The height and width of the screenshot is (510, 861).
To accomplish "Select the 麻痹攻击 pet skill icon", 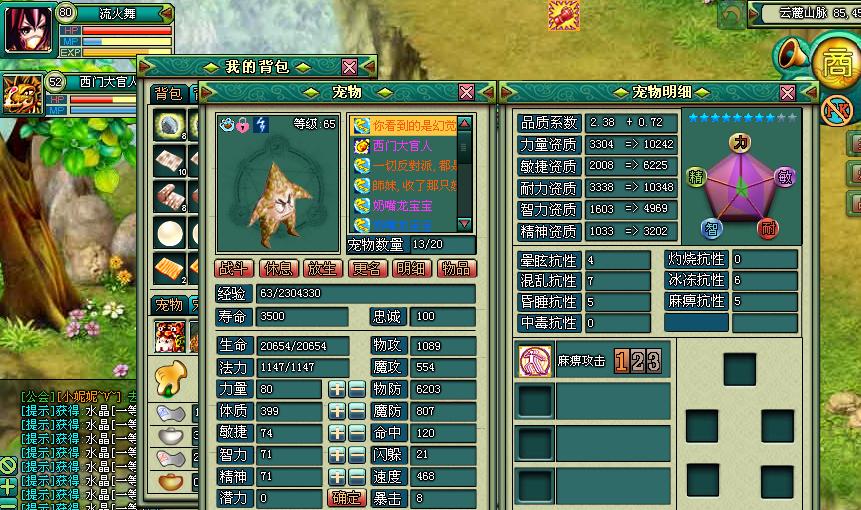I will click(x=535, y=361).
